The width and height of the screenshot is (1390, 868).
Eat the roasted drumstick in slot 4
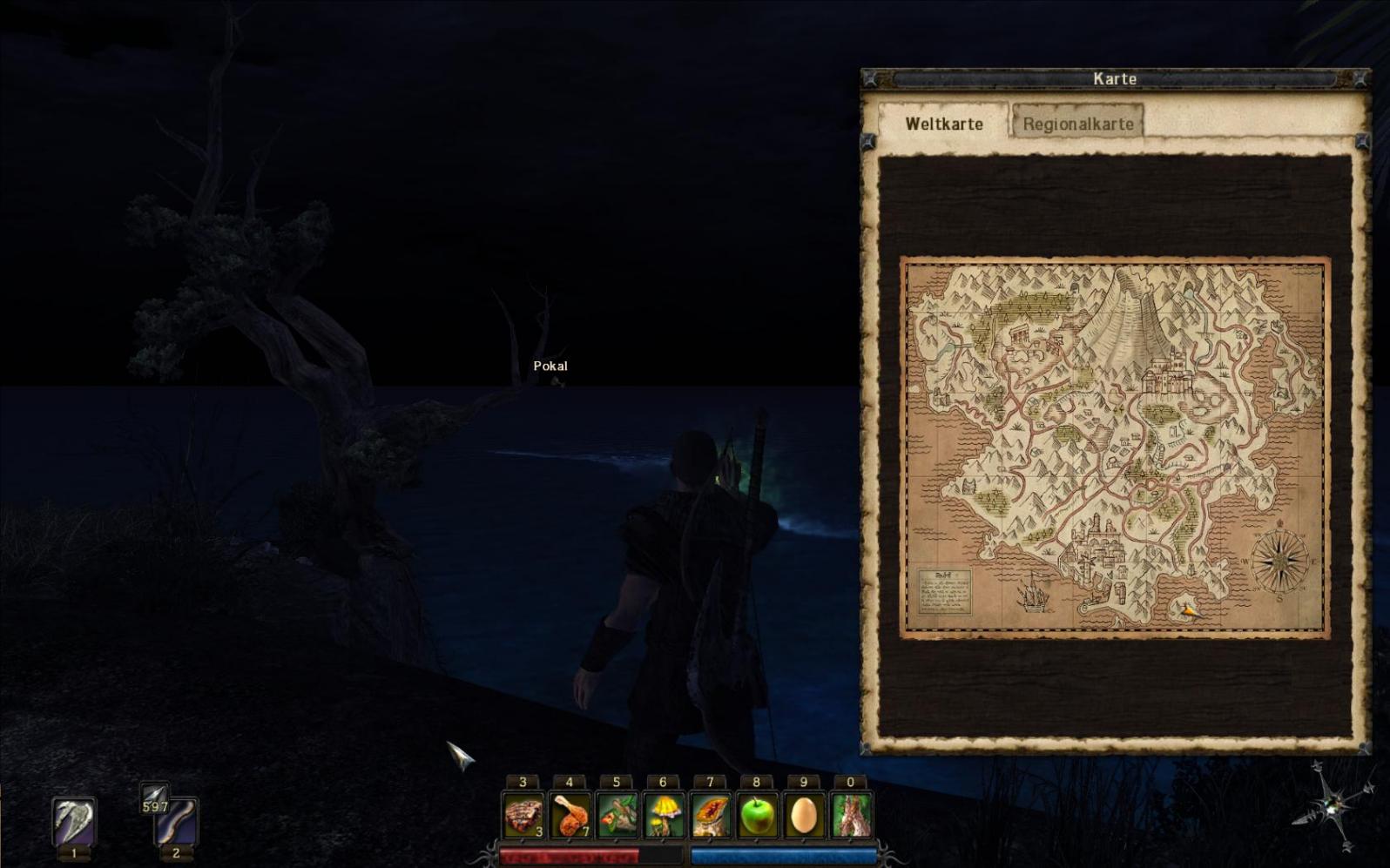point(570,817)
